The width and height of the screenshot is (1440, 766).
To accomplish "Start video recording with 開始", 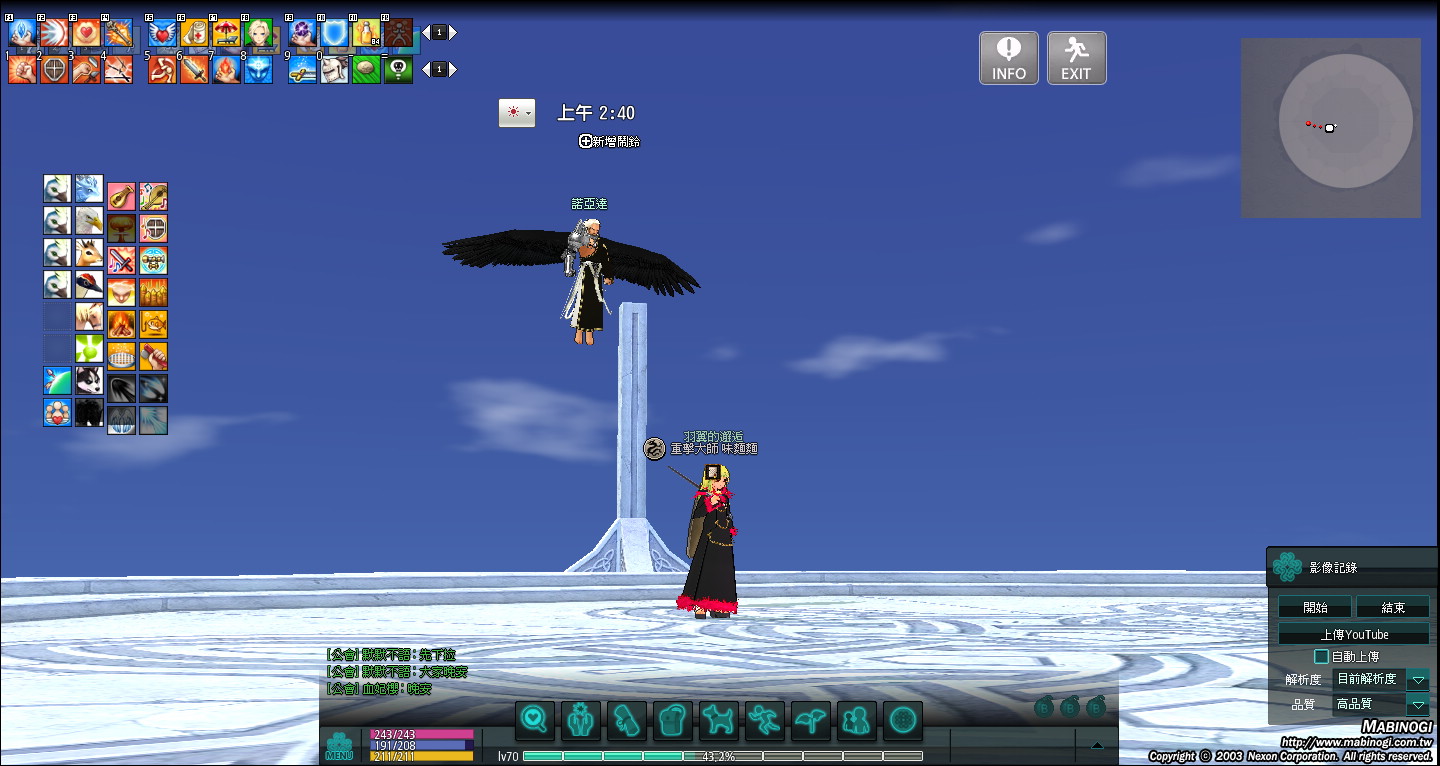I will click(x=1315, y=607).
